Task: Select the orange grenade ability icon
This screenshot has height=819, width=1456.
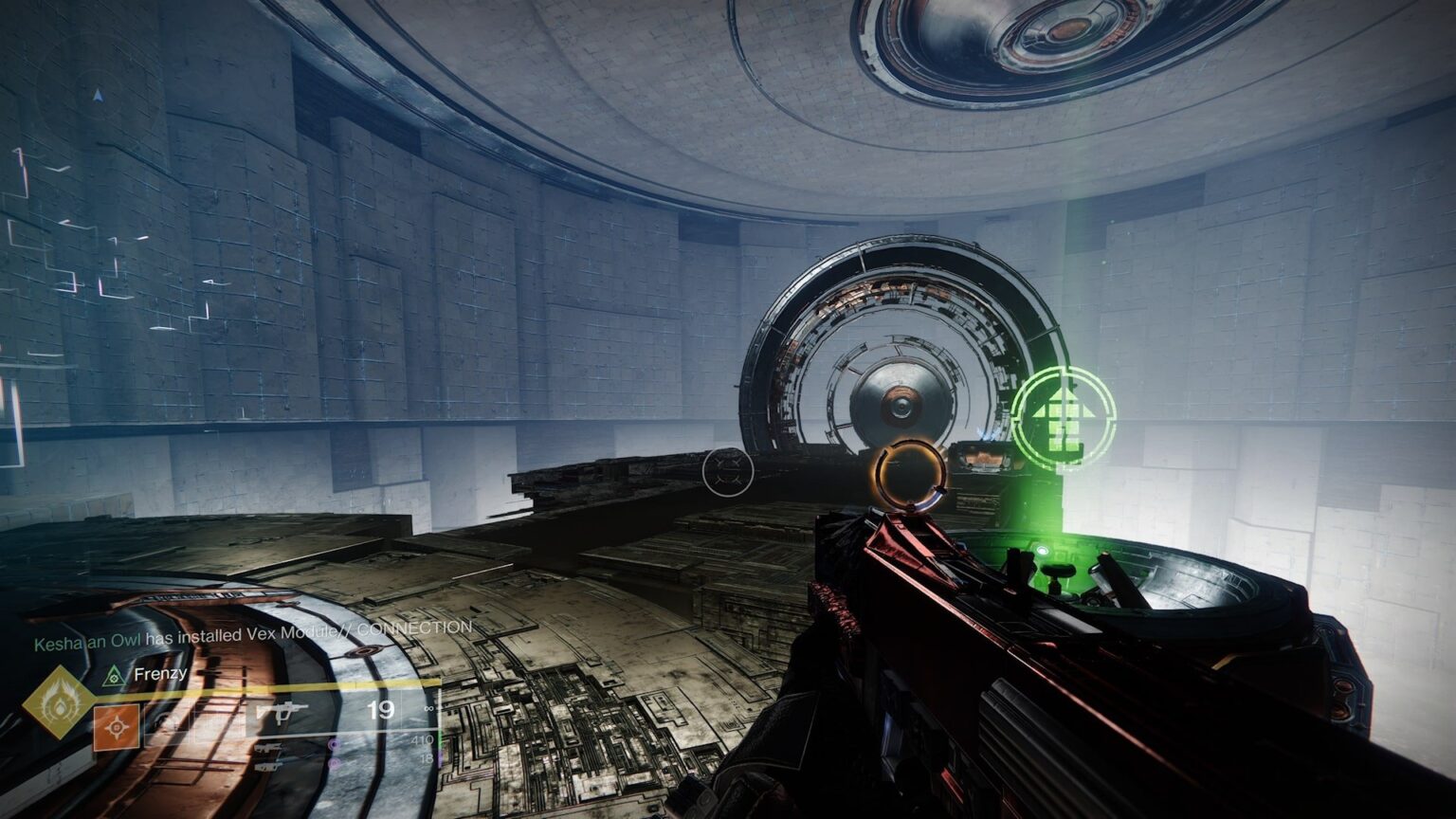Action: pos(118,727)
